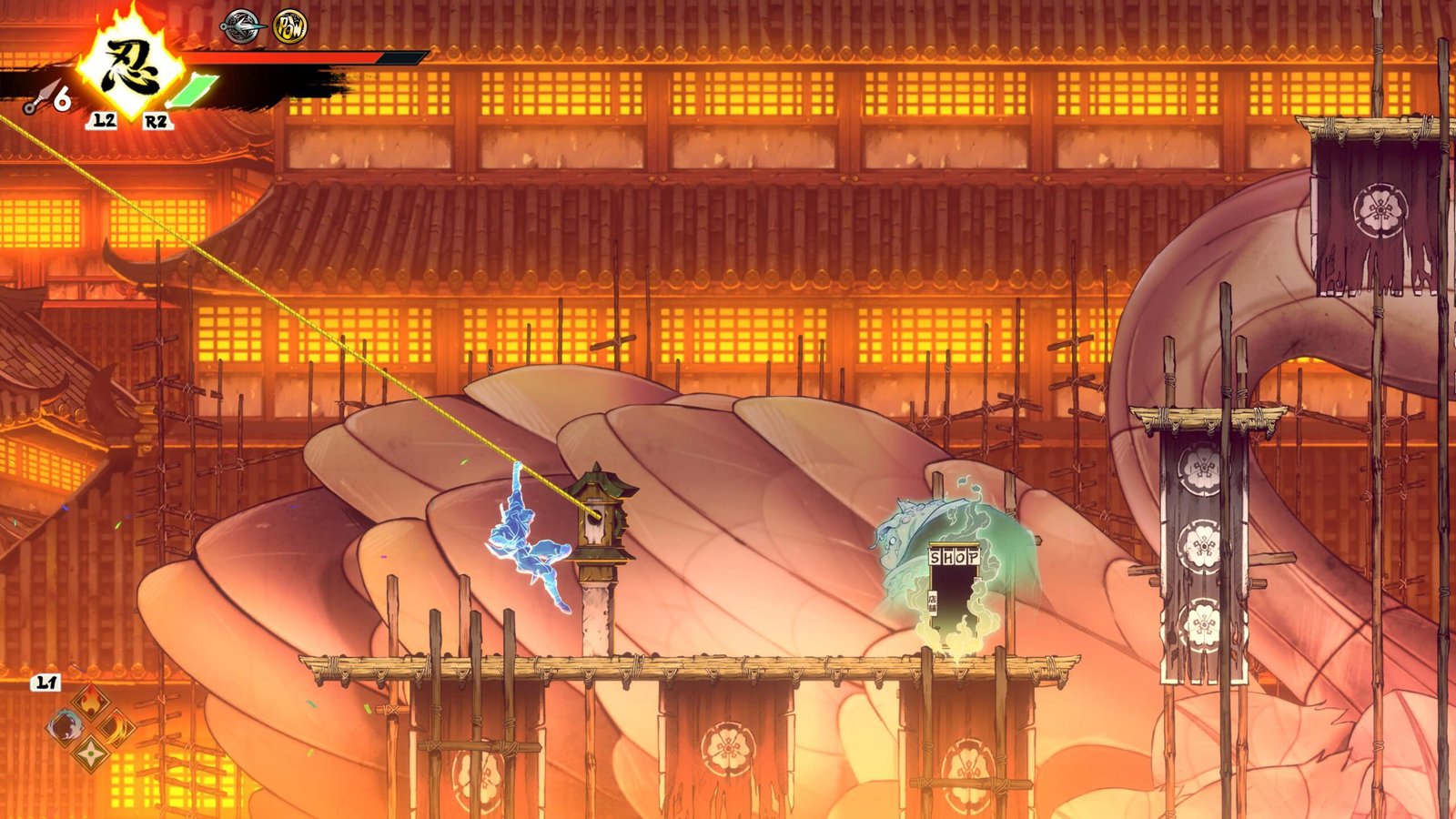Activate the fire ninpo ability
This screenshot has width=1456, height=819.
[91, 702]
